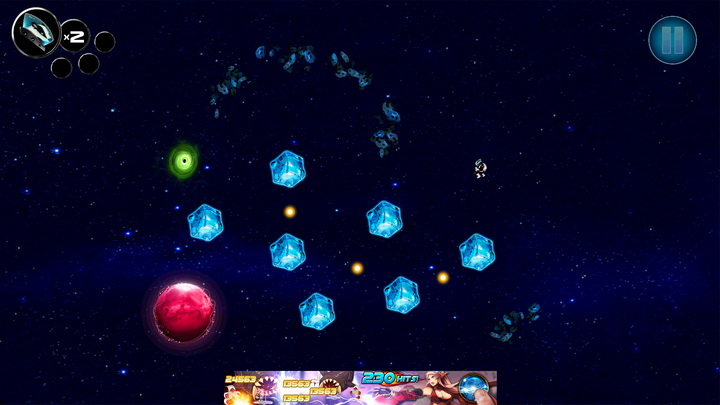Screen dimensions: 720x405
Task: Tap the ship lives icon
Action: 36,32
